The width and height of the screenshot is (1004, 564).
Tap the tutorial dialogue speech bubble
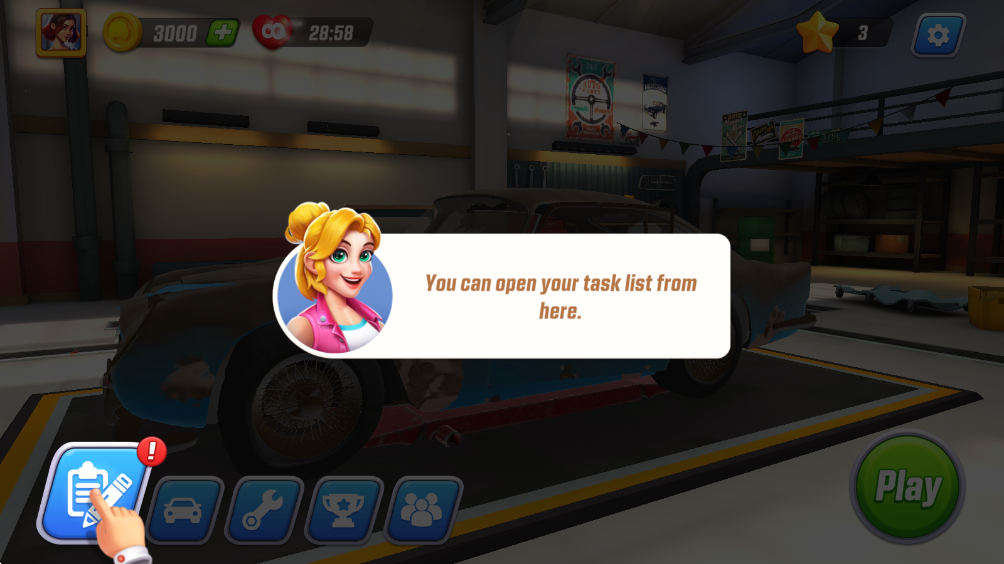point(560,296)
